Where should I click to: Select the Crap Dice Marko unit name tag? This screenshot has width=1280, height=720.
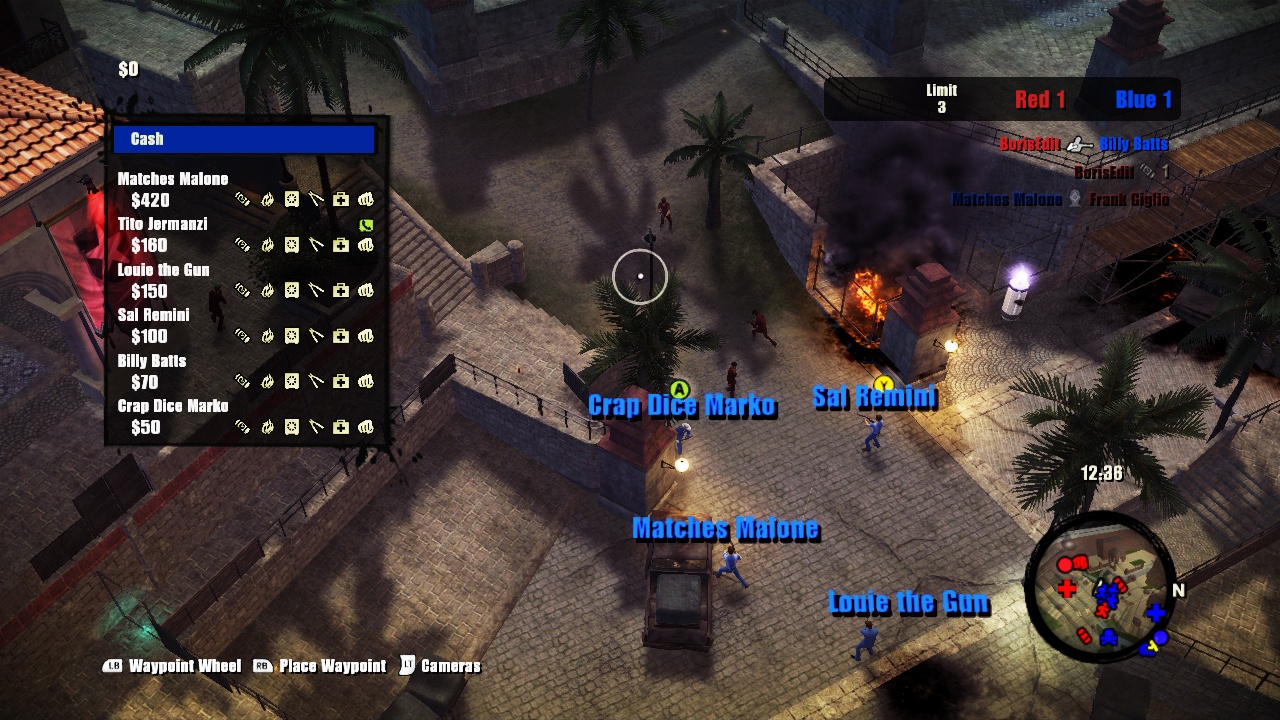[x=682, y=406]
